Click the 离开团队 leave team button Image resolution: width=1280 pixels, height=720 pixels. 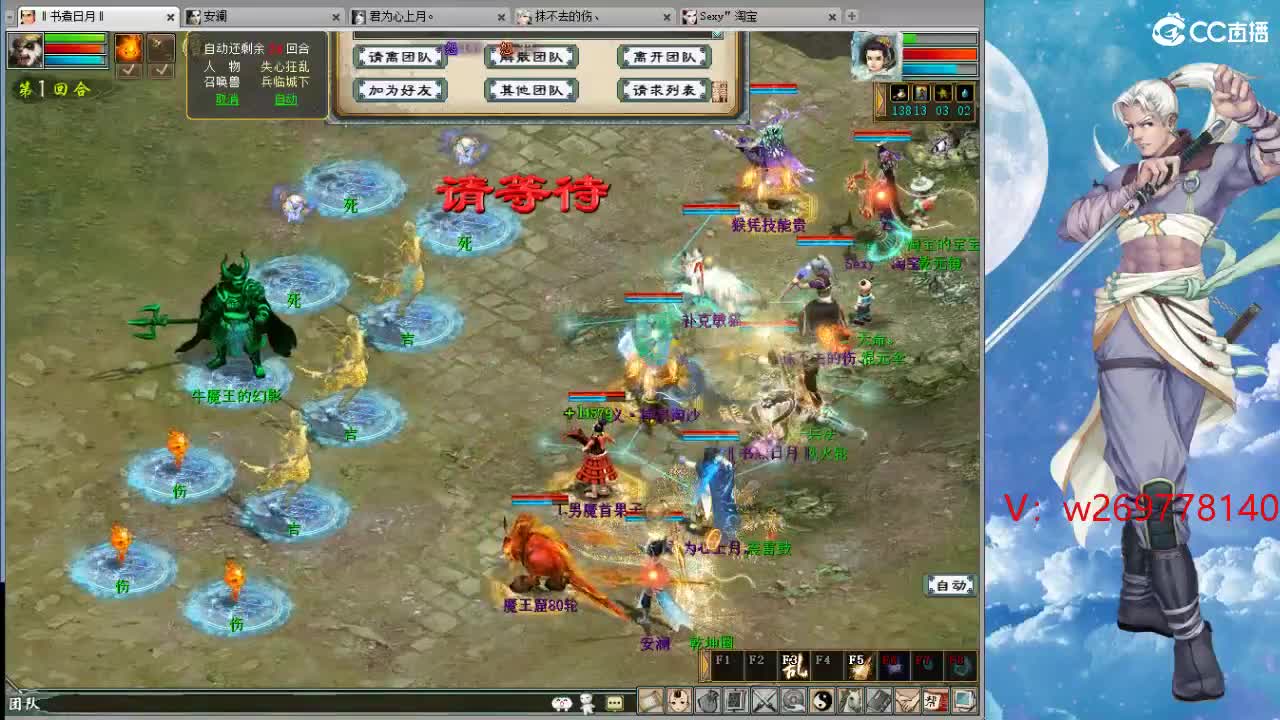coord(666,58)
